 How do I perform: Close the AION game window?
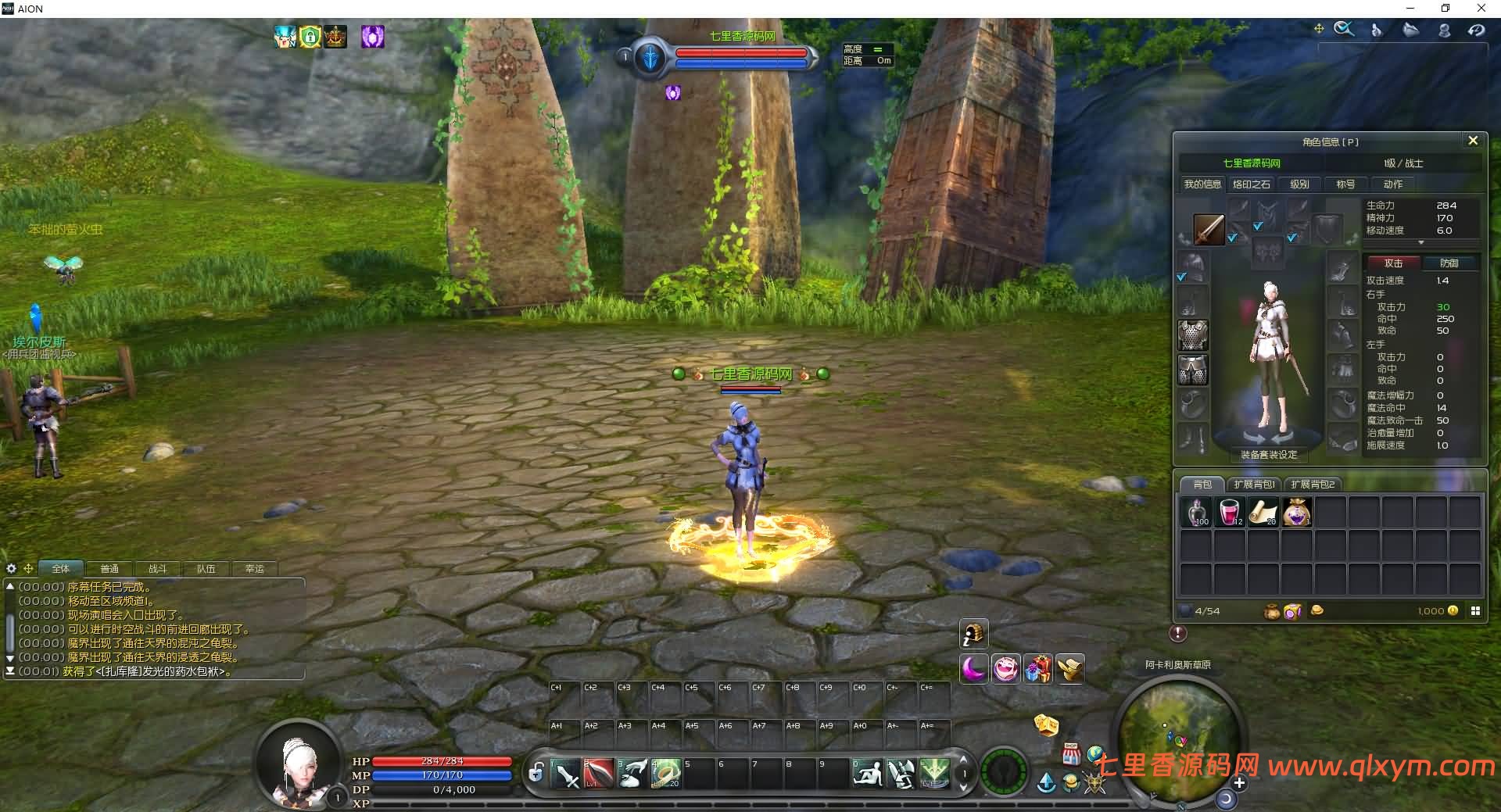(1481, 9)
